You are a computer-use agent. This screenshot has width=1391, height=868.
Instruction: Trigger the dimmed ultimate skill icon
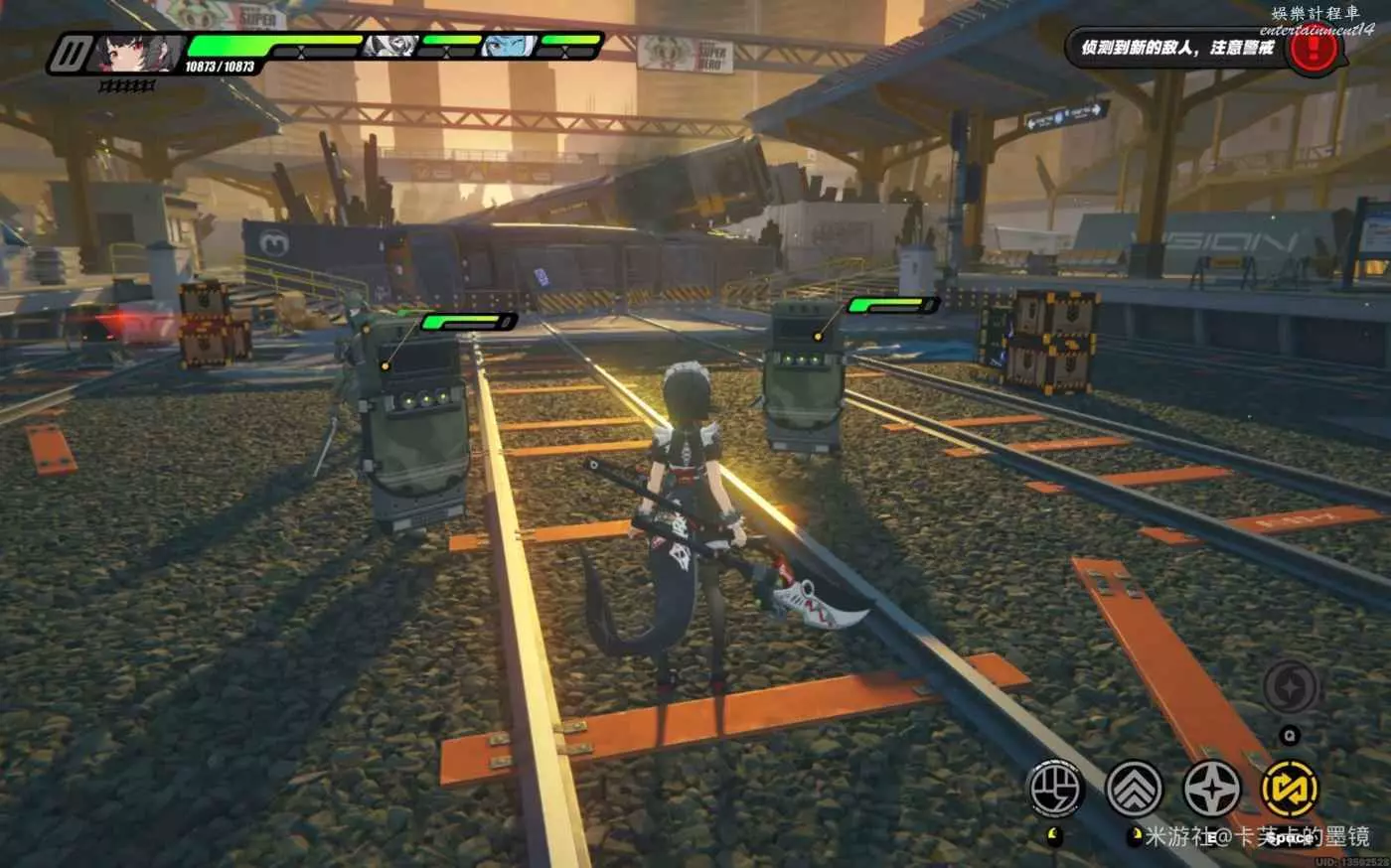[x=1290, y=687]
